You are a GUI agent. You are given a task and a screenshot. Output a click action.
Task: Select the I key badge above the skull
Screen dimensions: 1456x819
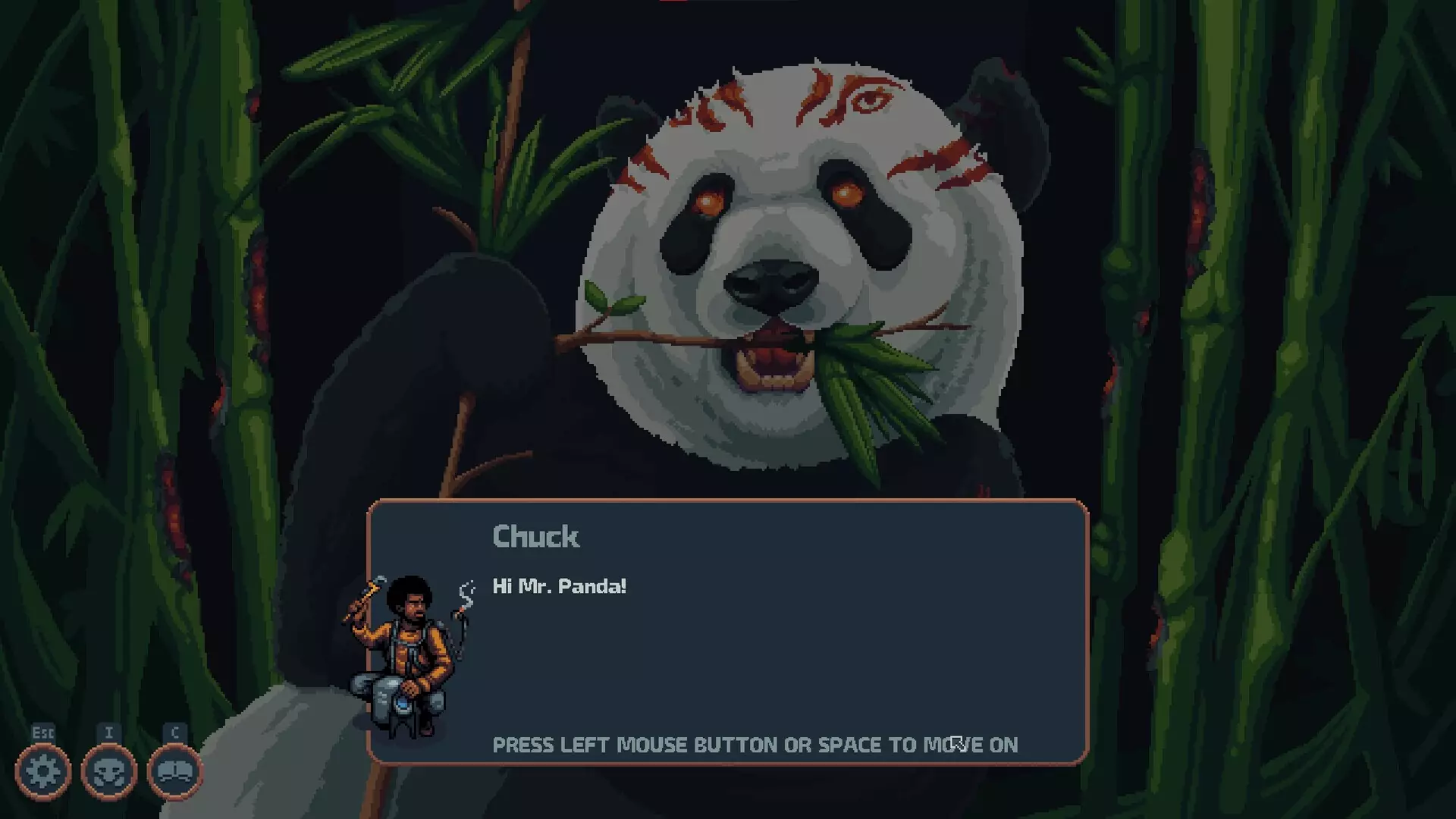[x=108, y=733]
